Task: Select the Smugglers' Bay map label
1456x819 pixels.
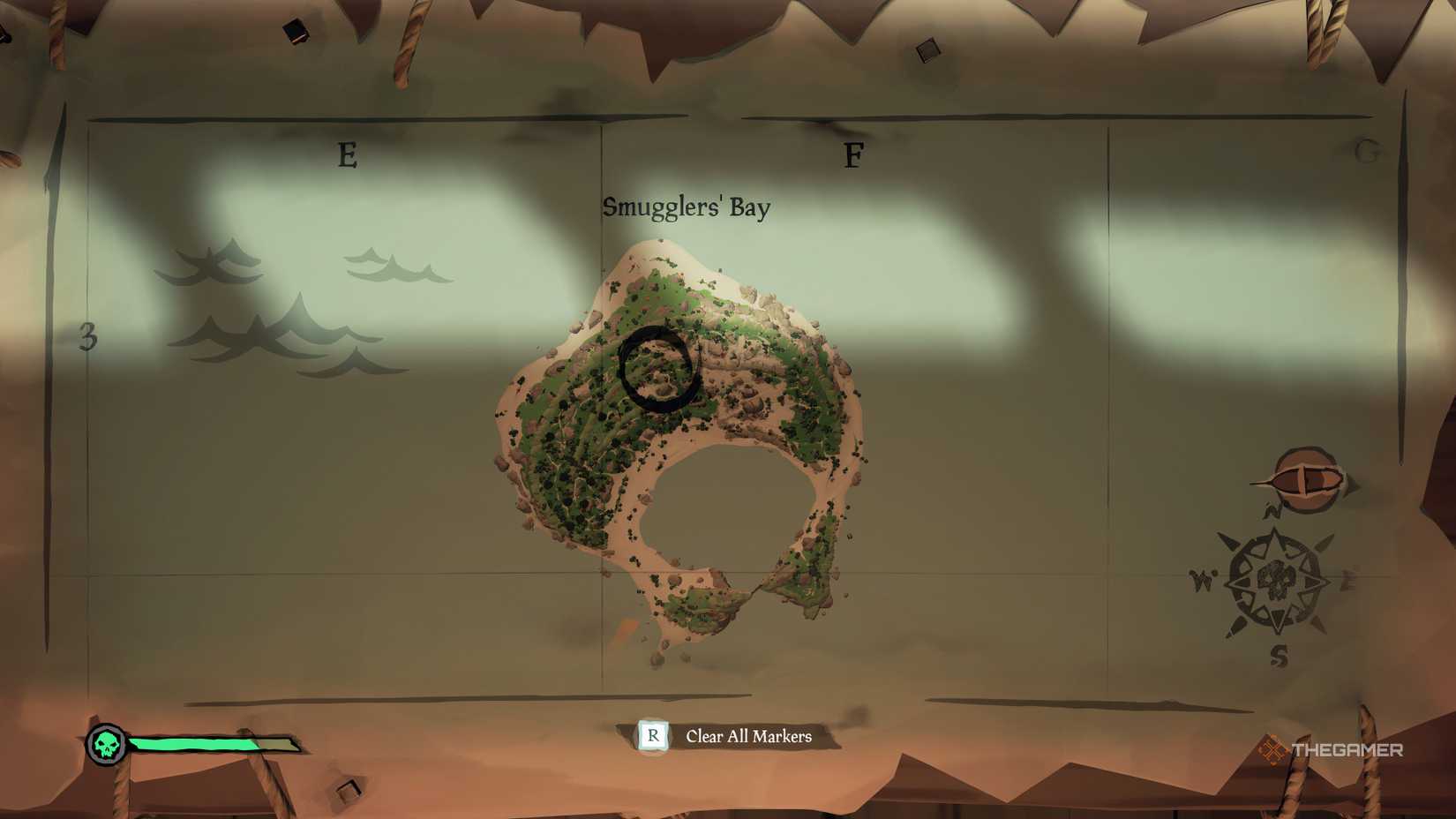Action: [x=687, y=208]
